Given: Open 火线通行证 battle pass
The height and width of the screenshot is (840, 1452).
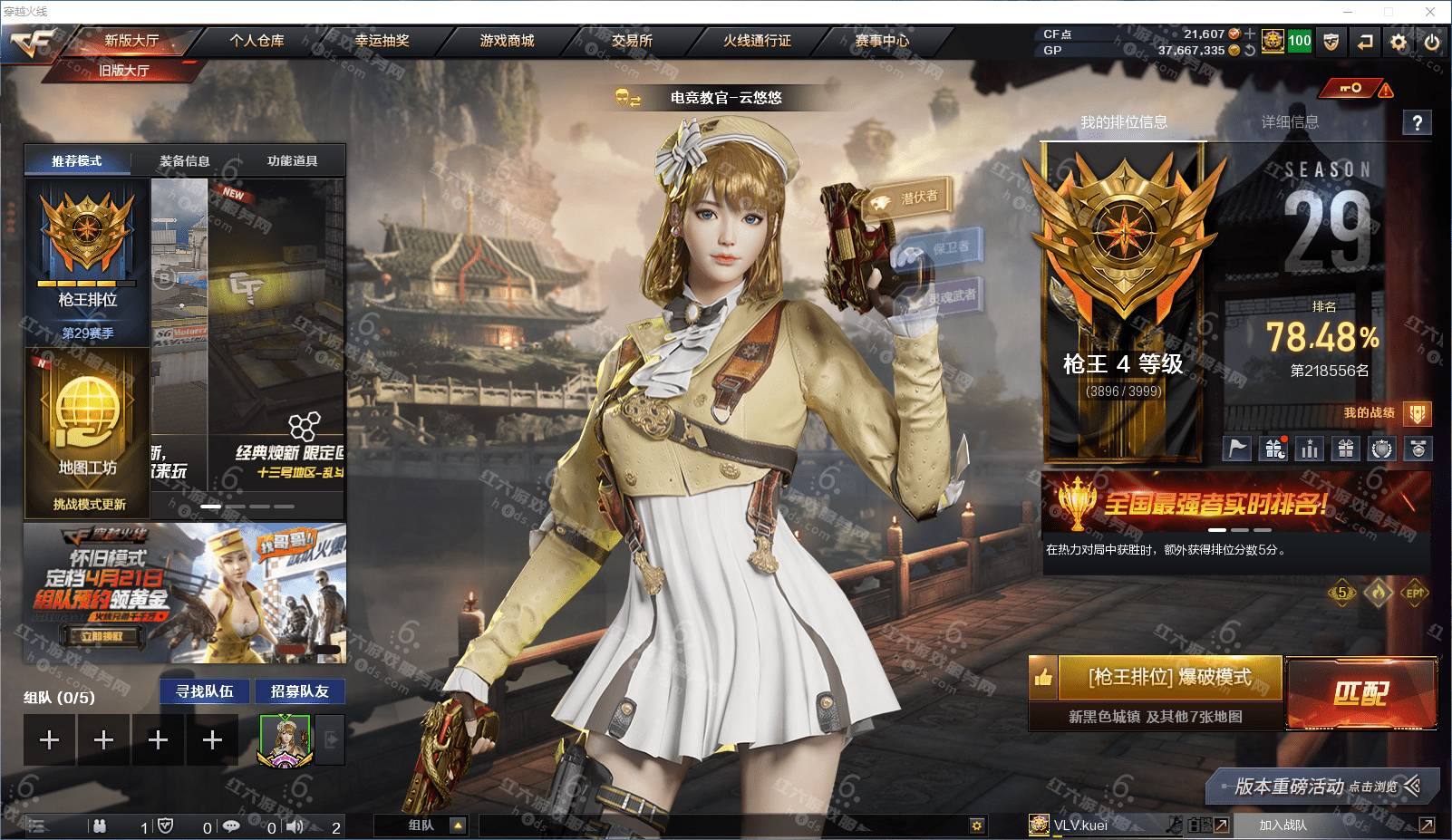Looking at the screenshot, I should pyautogui.click(x=757, y=41).
